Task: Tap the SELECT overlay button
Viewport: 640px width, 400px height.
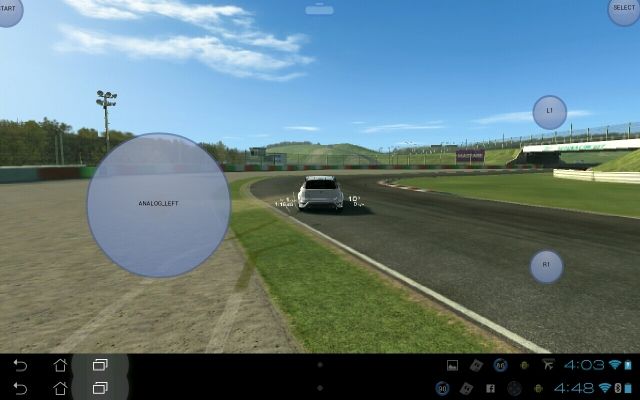Action: click(x=626, y=8)
